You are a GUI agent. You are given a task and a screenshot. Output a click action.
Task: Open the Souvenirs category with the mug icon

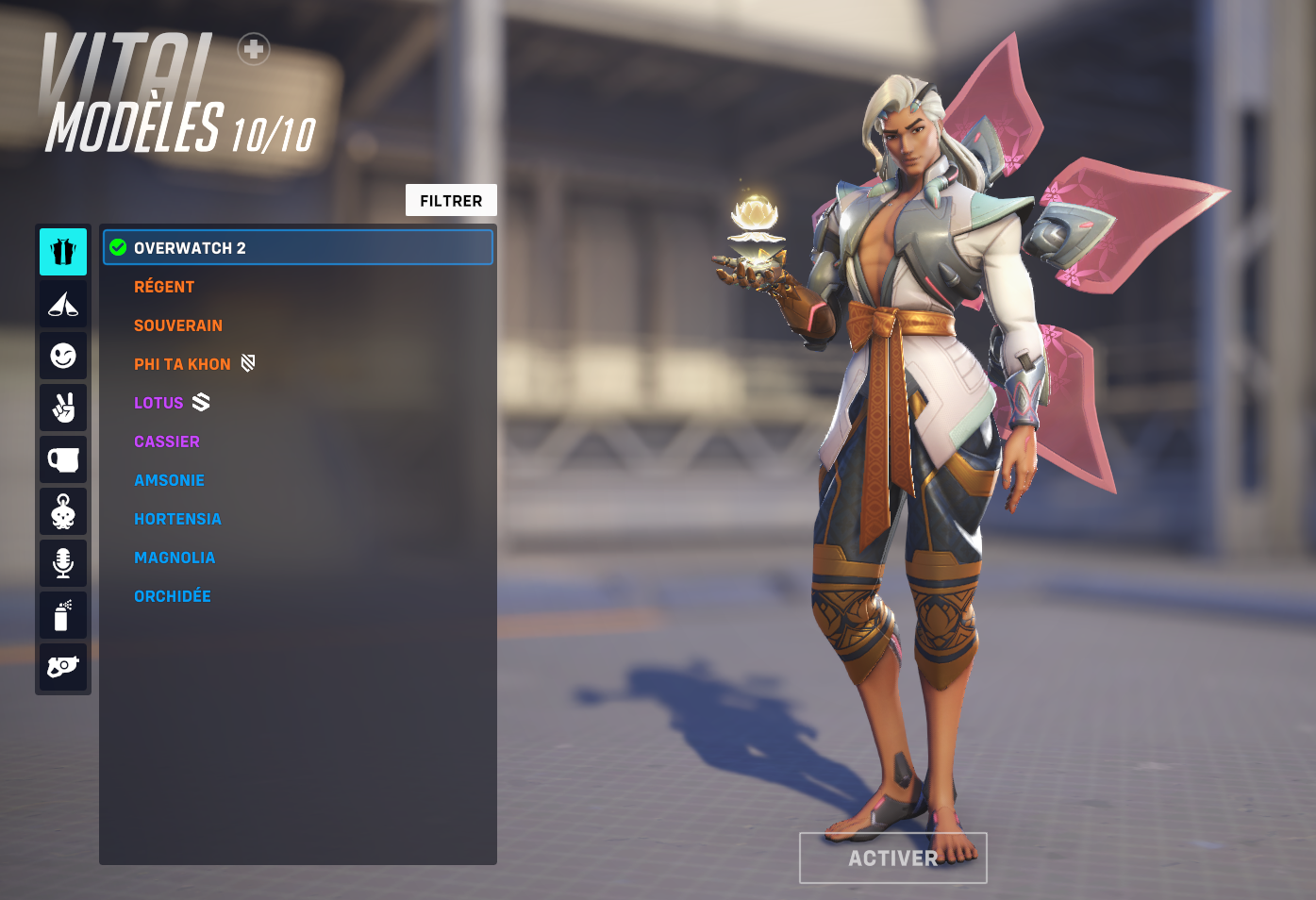62,458
